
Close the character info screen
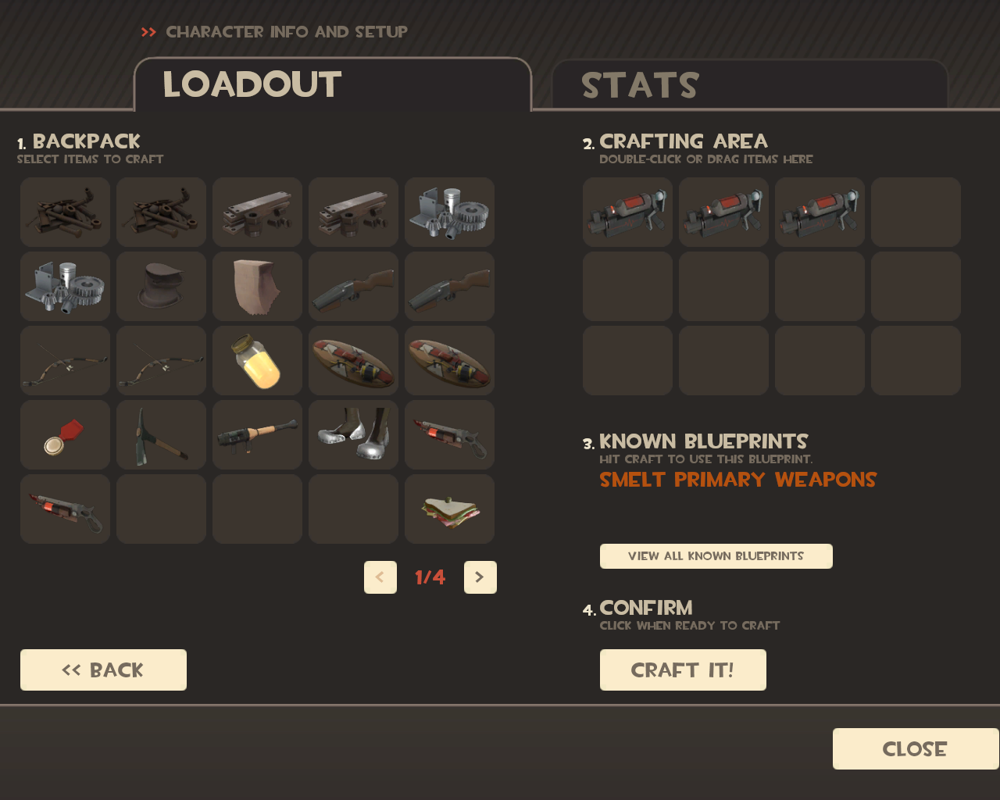915,749
